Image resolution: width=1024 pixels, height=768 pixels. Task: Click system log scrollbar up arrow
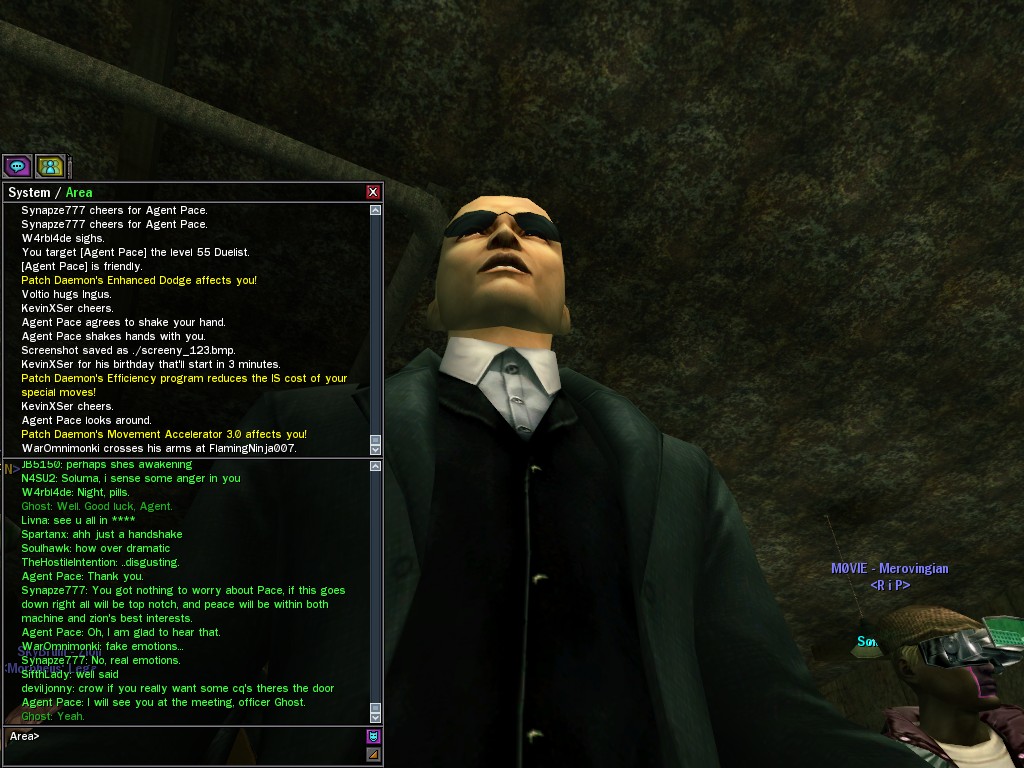click(x=376, y=210)
